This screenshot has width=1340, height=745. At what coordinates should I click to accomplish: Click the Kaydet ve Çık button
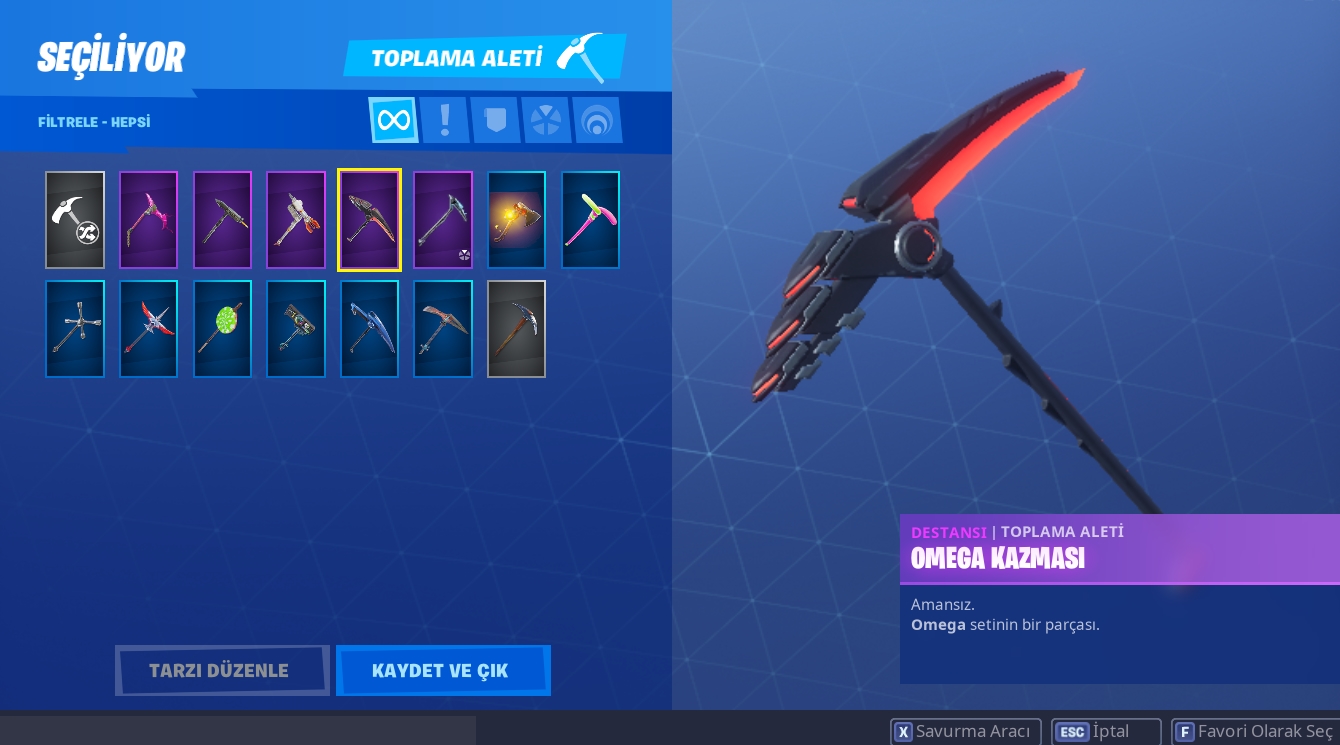[442, 670]
